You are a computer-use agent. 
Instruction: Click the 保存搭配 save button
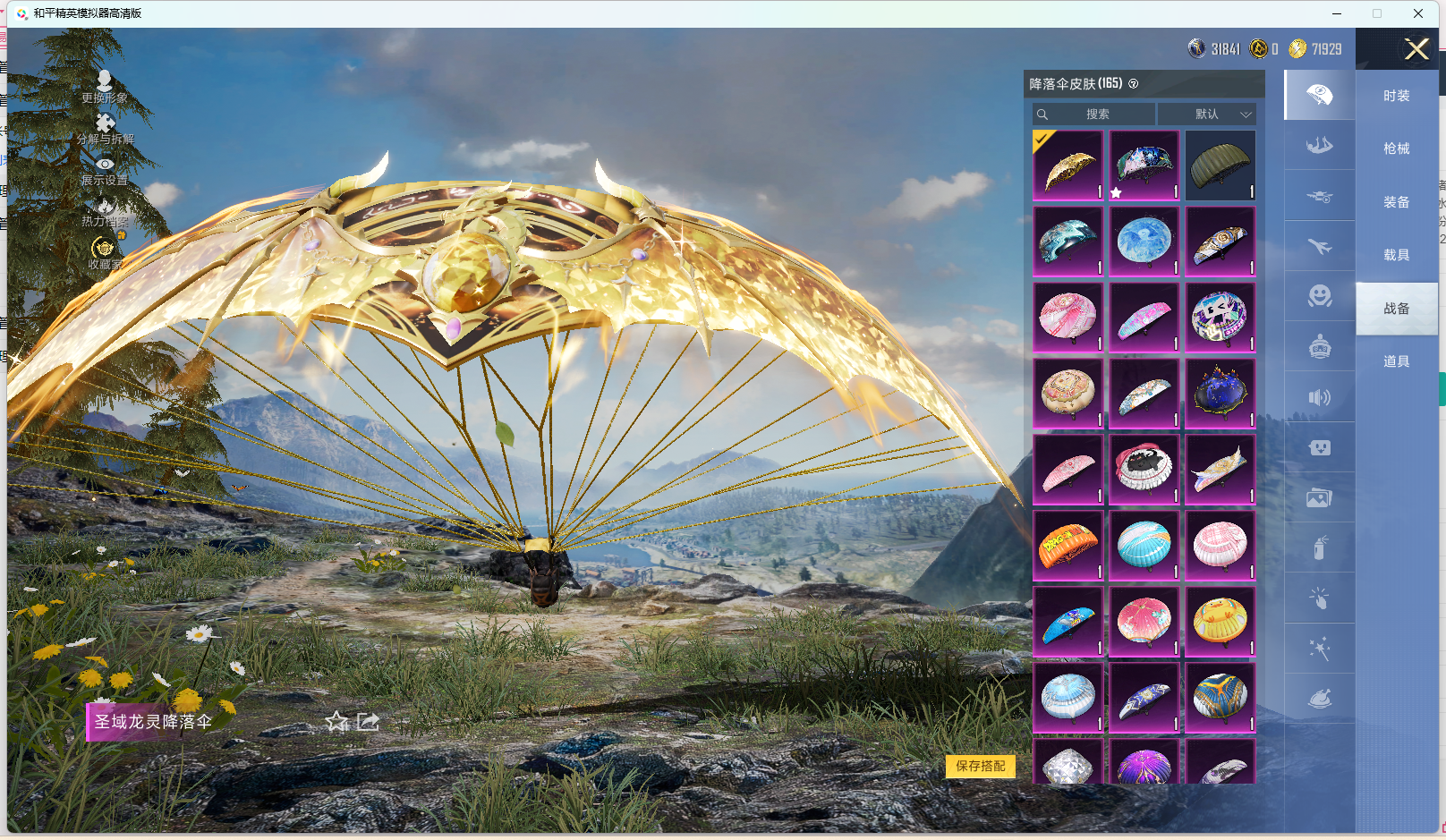980,766
